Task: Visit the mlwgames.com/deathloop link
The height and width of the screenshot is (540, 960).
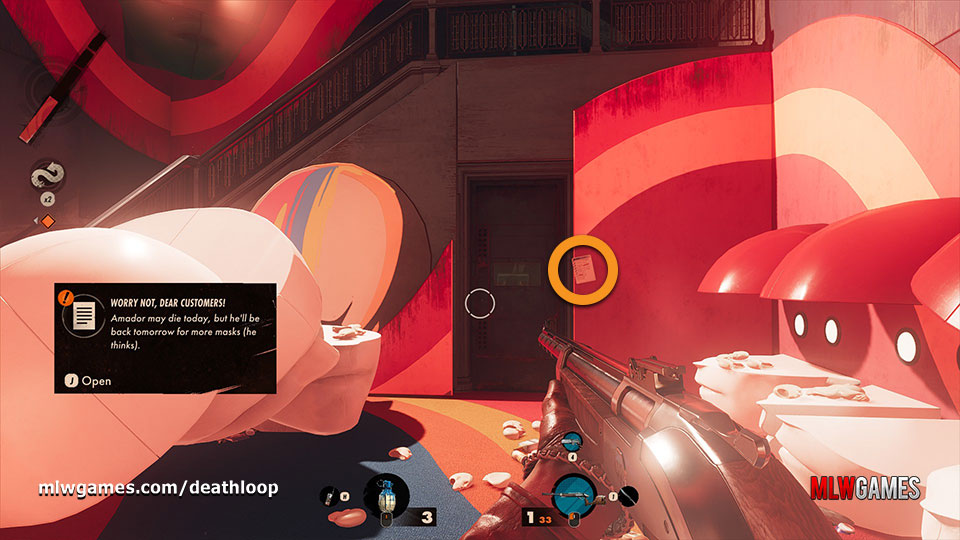Action: tap(158, 488)
